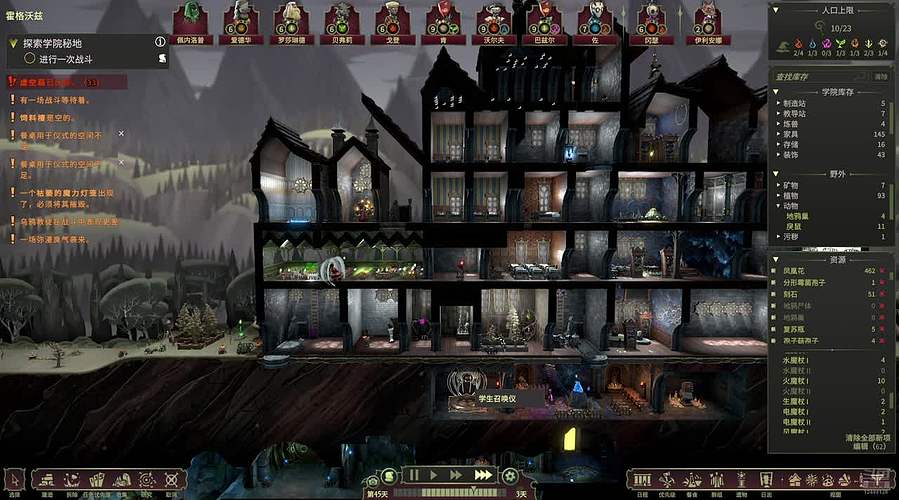
Task: Click the red 虚空募日 alert notification
Action: tap(52, 83)
